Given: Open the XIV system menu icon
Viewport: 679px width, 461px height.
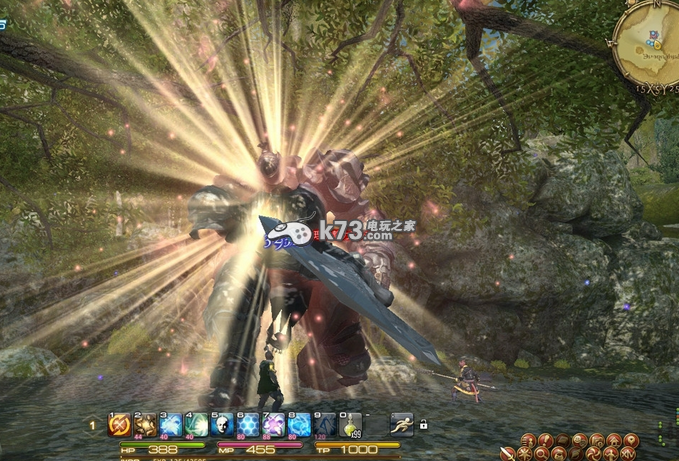Looking at the screenshot, I should pyautogui.click(x=628, y=454).
